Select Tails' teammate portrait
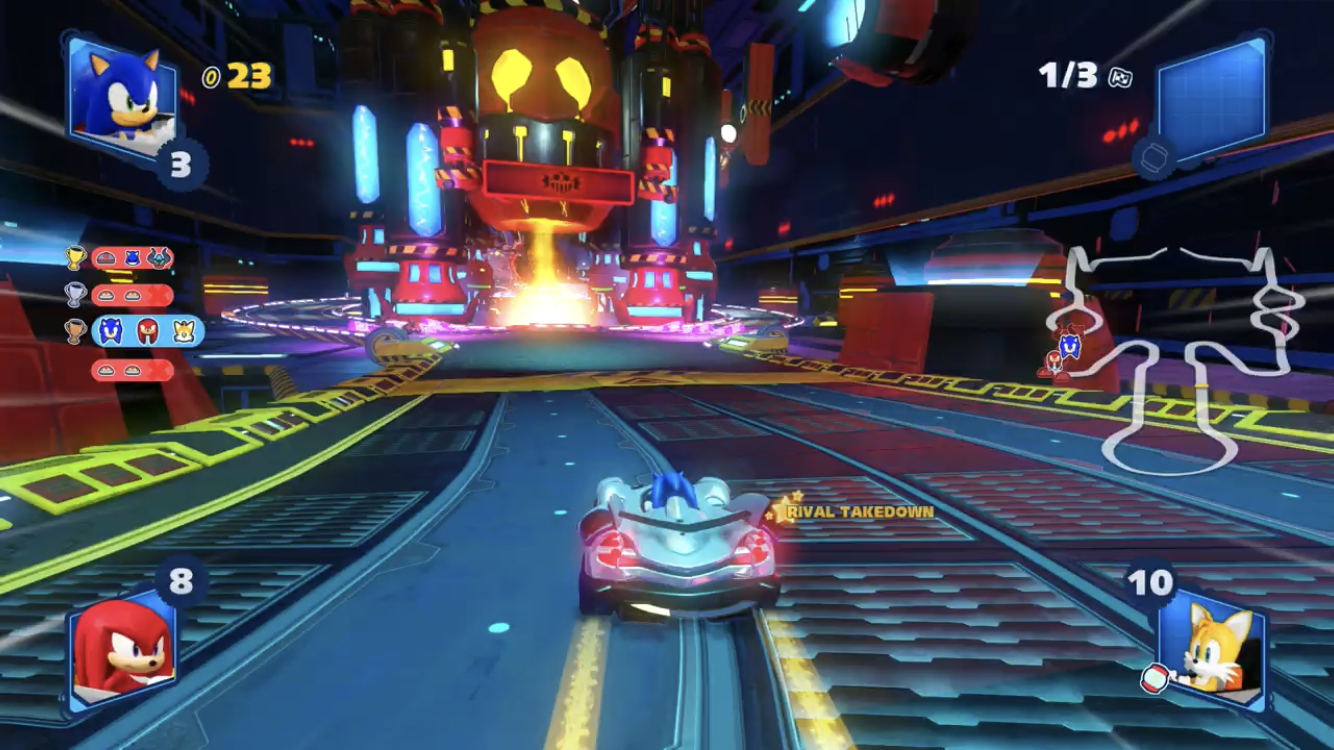Screen dimensions: 1334x750 click(1213, 643)
